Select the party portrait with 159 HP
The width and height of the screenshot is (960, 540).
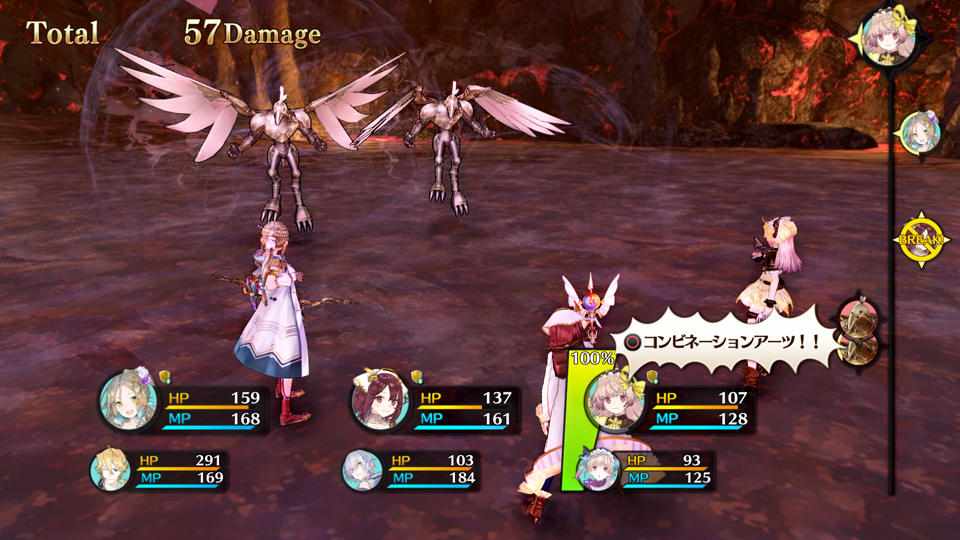pyautogui.click(x=128, y=402)
